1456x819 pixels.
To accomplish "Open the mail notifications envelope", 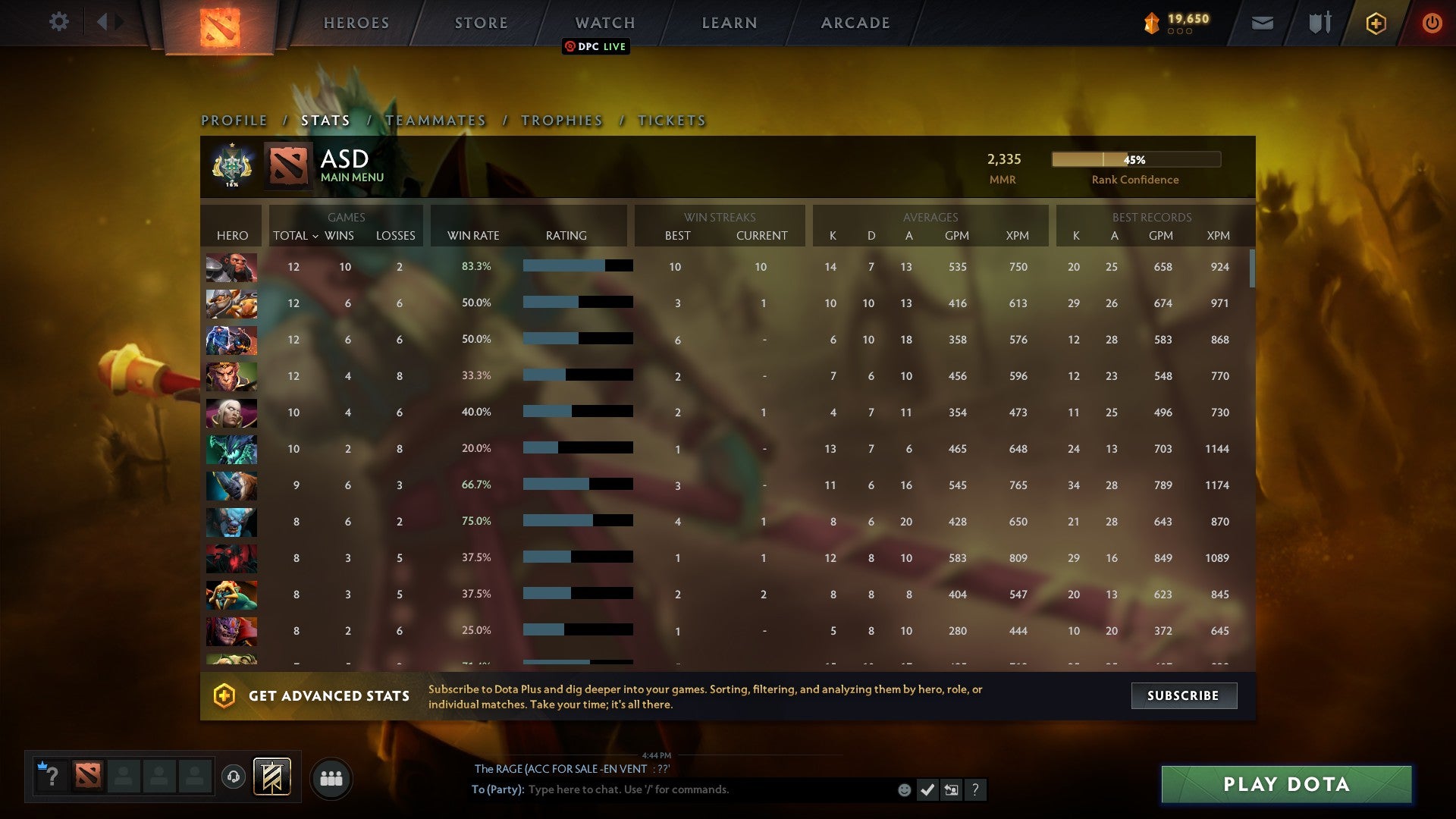I will pyautogui.click(x=1263, y=24).
